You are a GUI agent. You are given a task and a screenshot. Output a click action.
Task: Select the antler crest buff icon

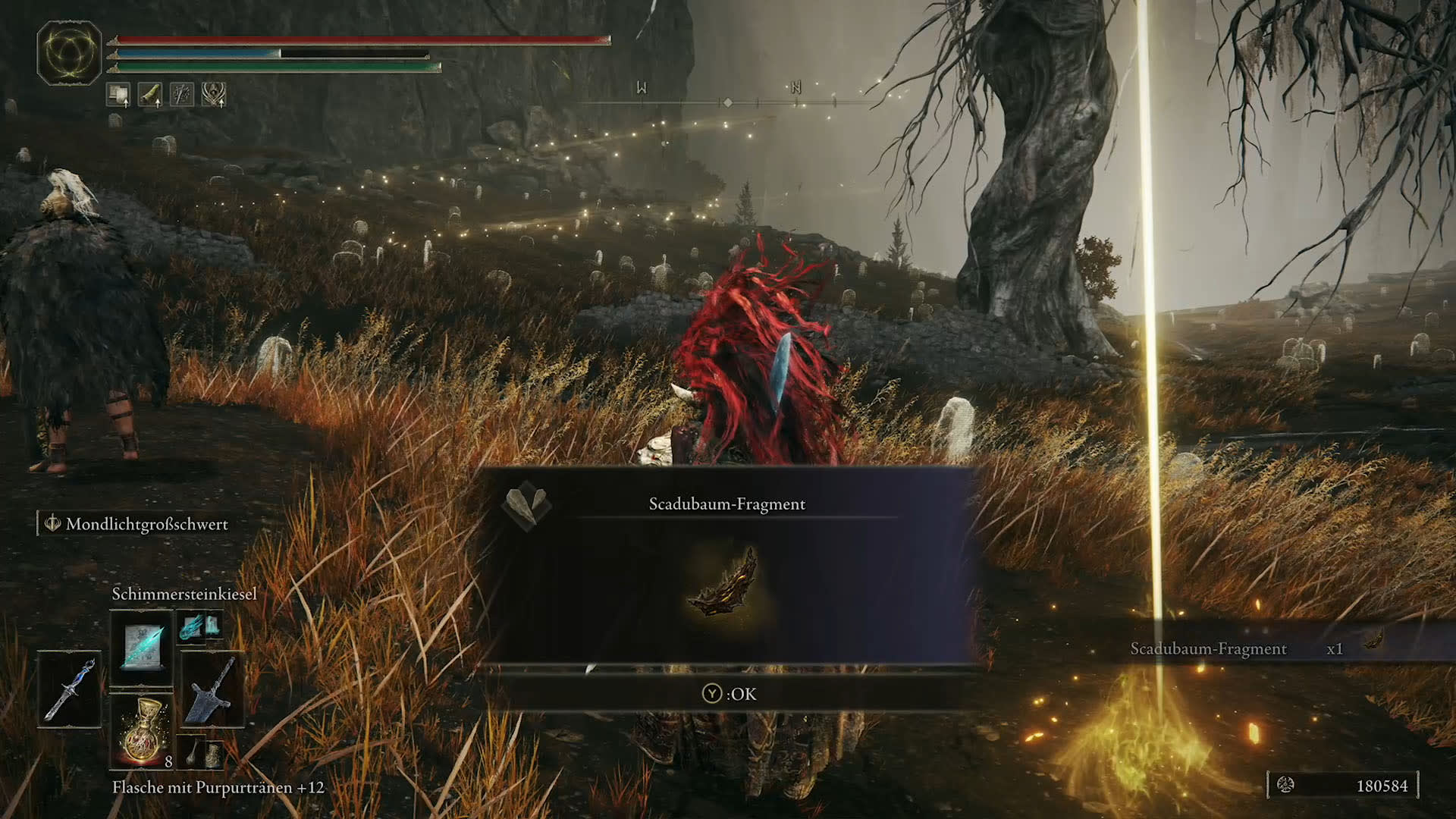coord(214,95)
